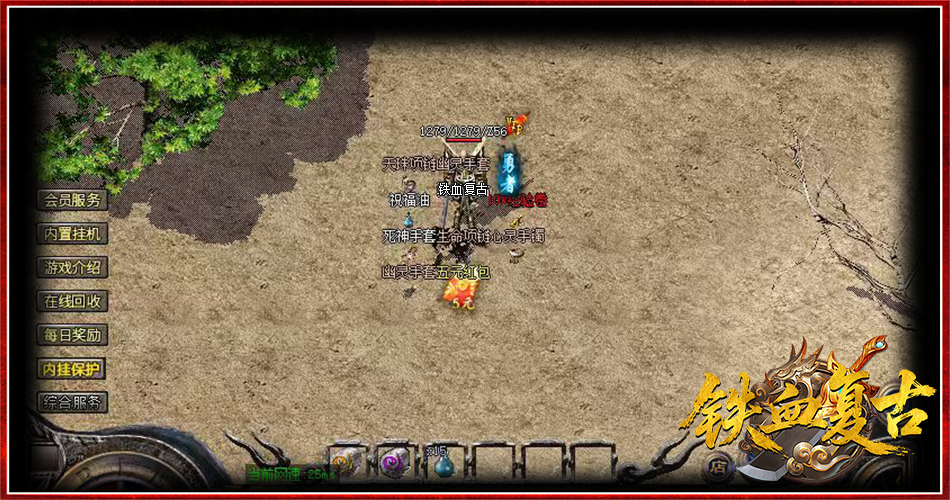The width and height of the screenshot is (950, 500).
Task: Use the purple swirl scroll hotbar item
Action: pyautogui.click(x=392, y=462)
